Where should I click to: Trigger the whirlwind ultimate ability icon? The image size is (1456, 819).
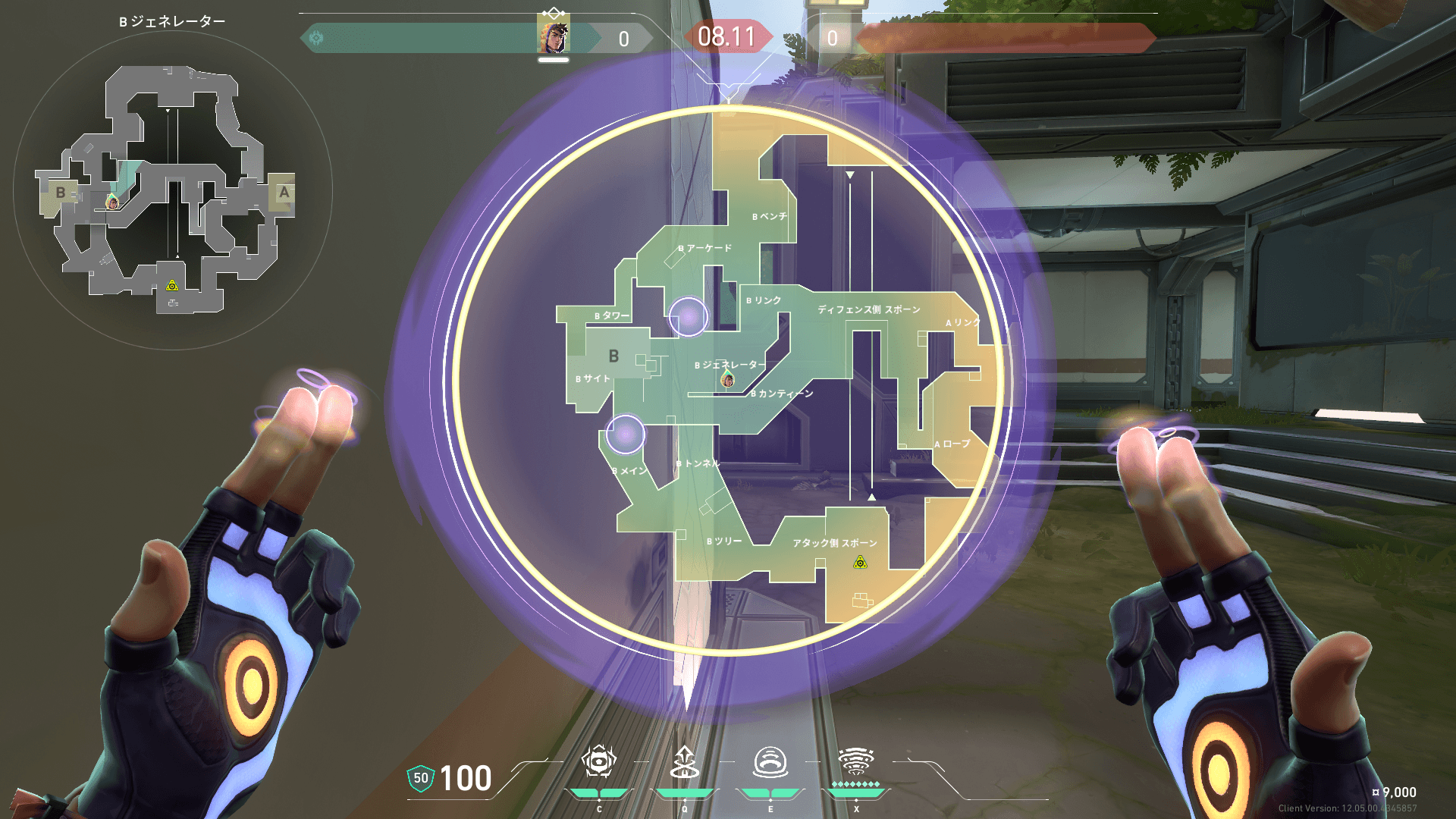coord(856,761)
